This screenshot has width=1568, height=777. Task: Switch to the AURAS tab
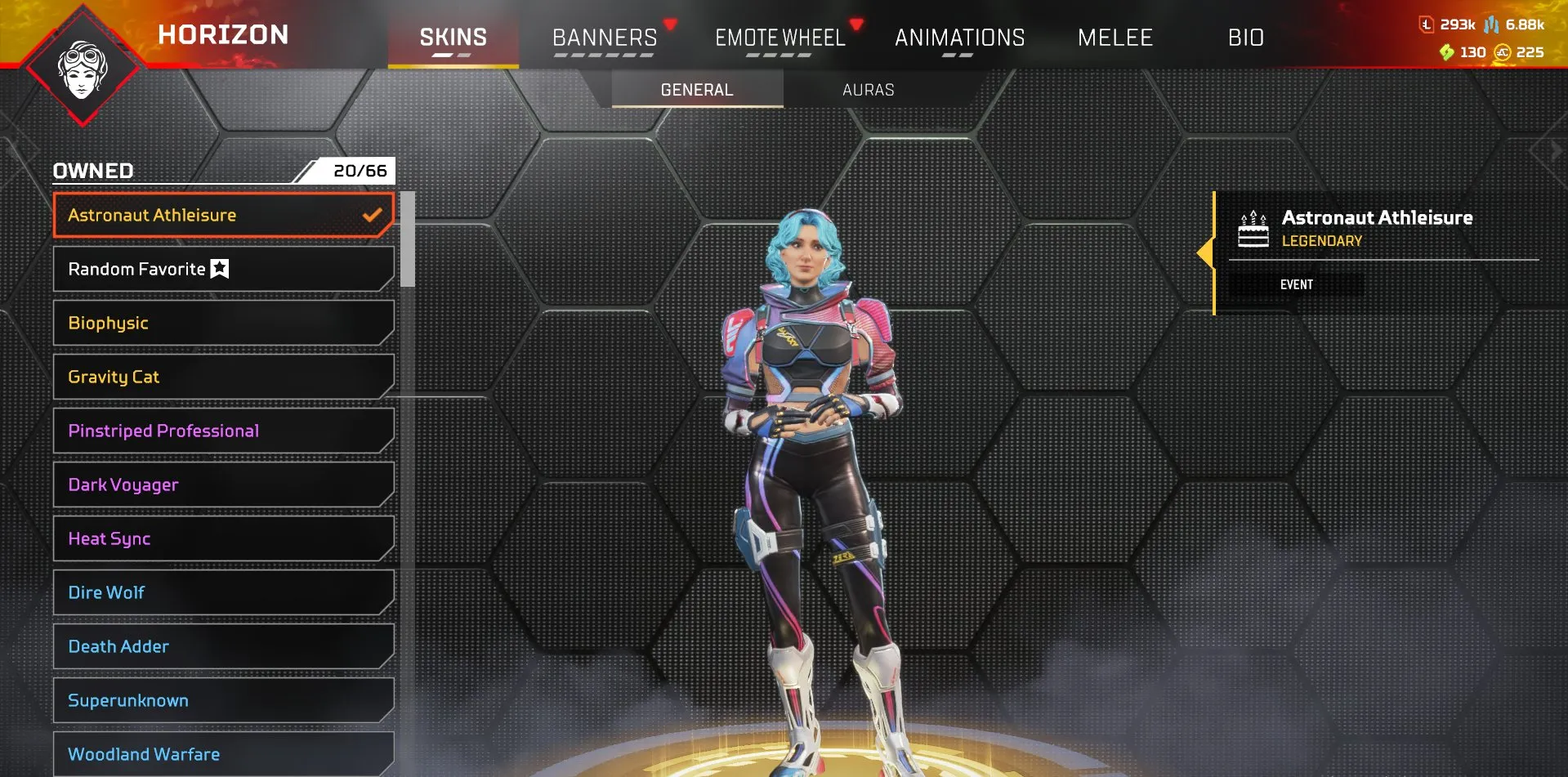(868, 90)
